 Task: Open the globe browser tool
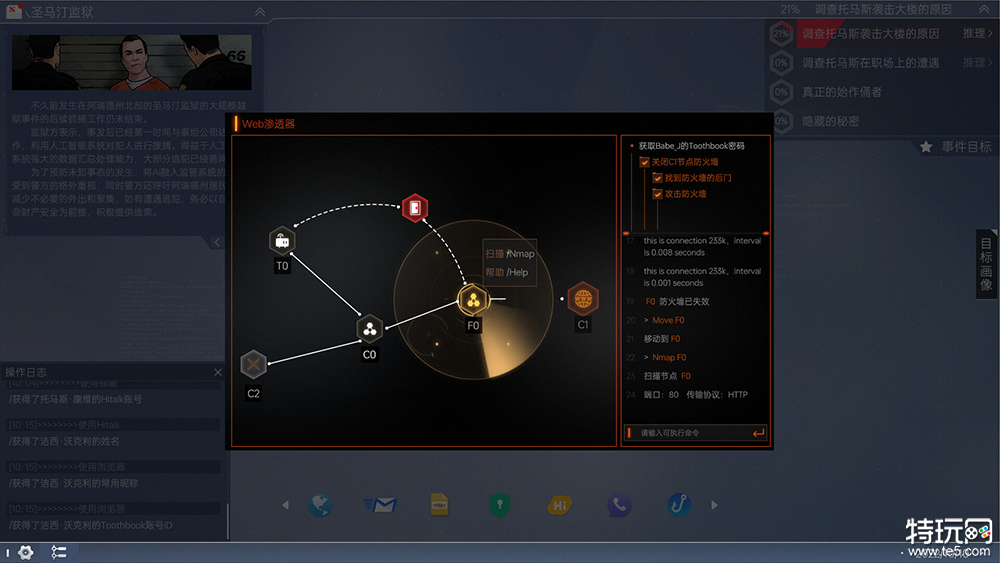[320, 505]
